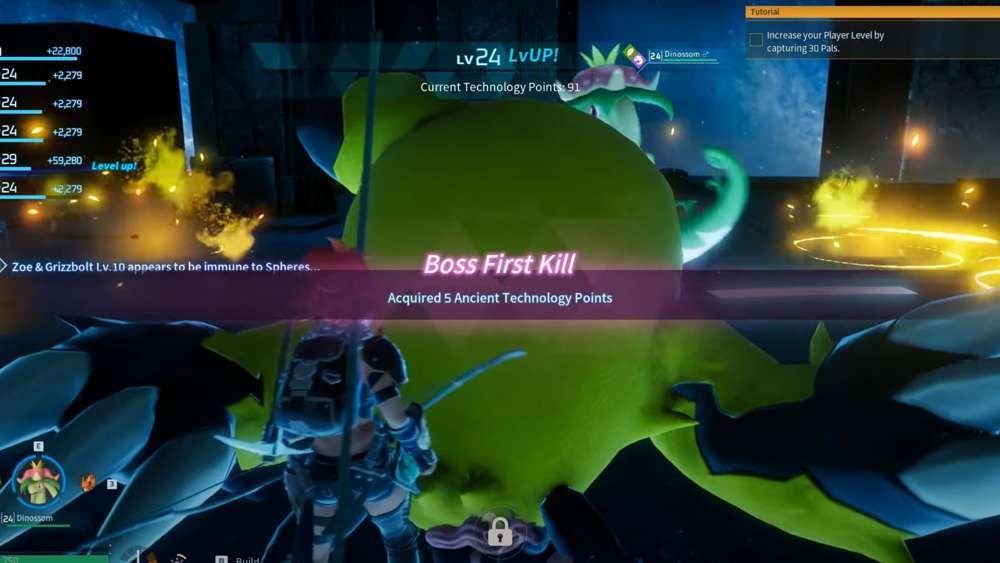Click the padlock icon
The height and width of the screenshot is (563, 1000).
point(499,532)
